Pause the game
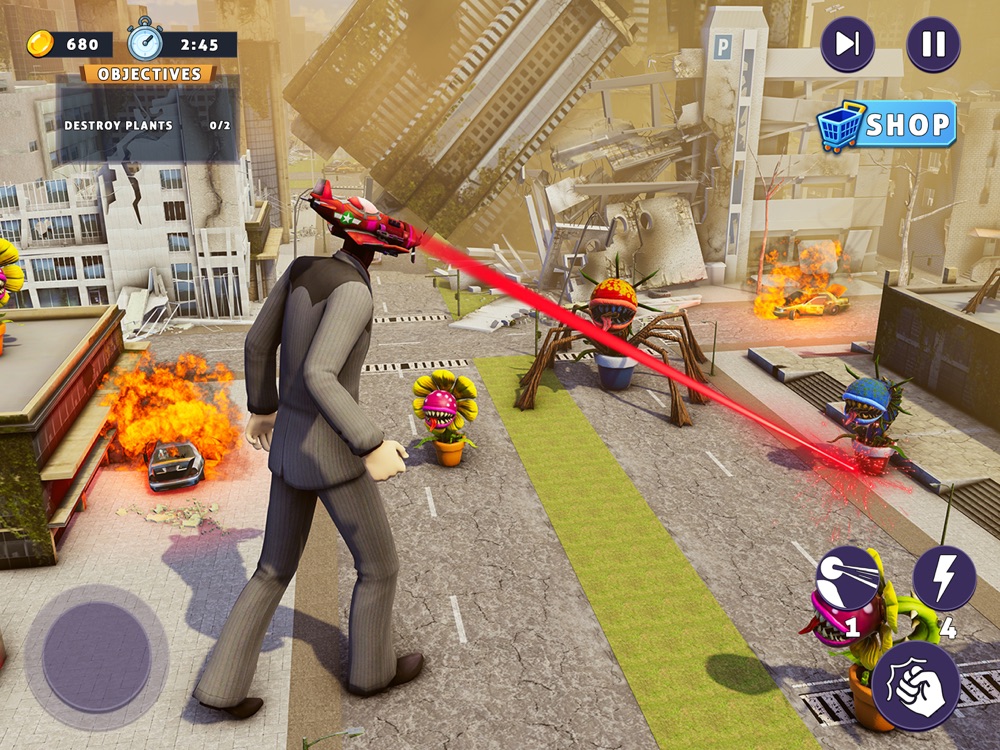Viewport: 1000px width, 750px height. [x=933, y=45]
